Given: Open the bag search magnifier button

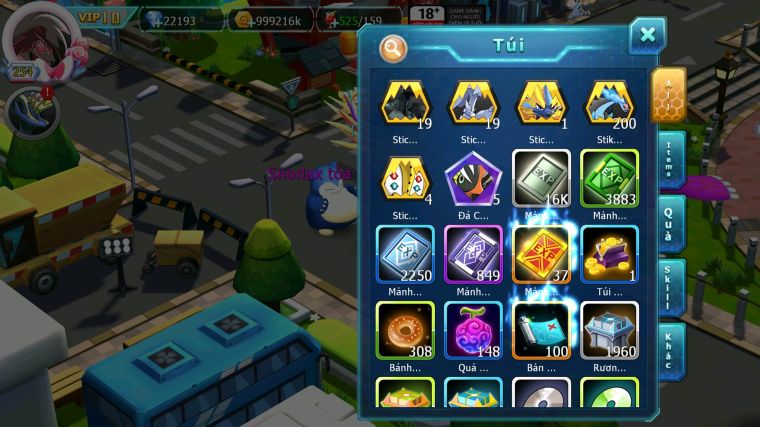Looking at the screenshot, I should coord(394,47).
